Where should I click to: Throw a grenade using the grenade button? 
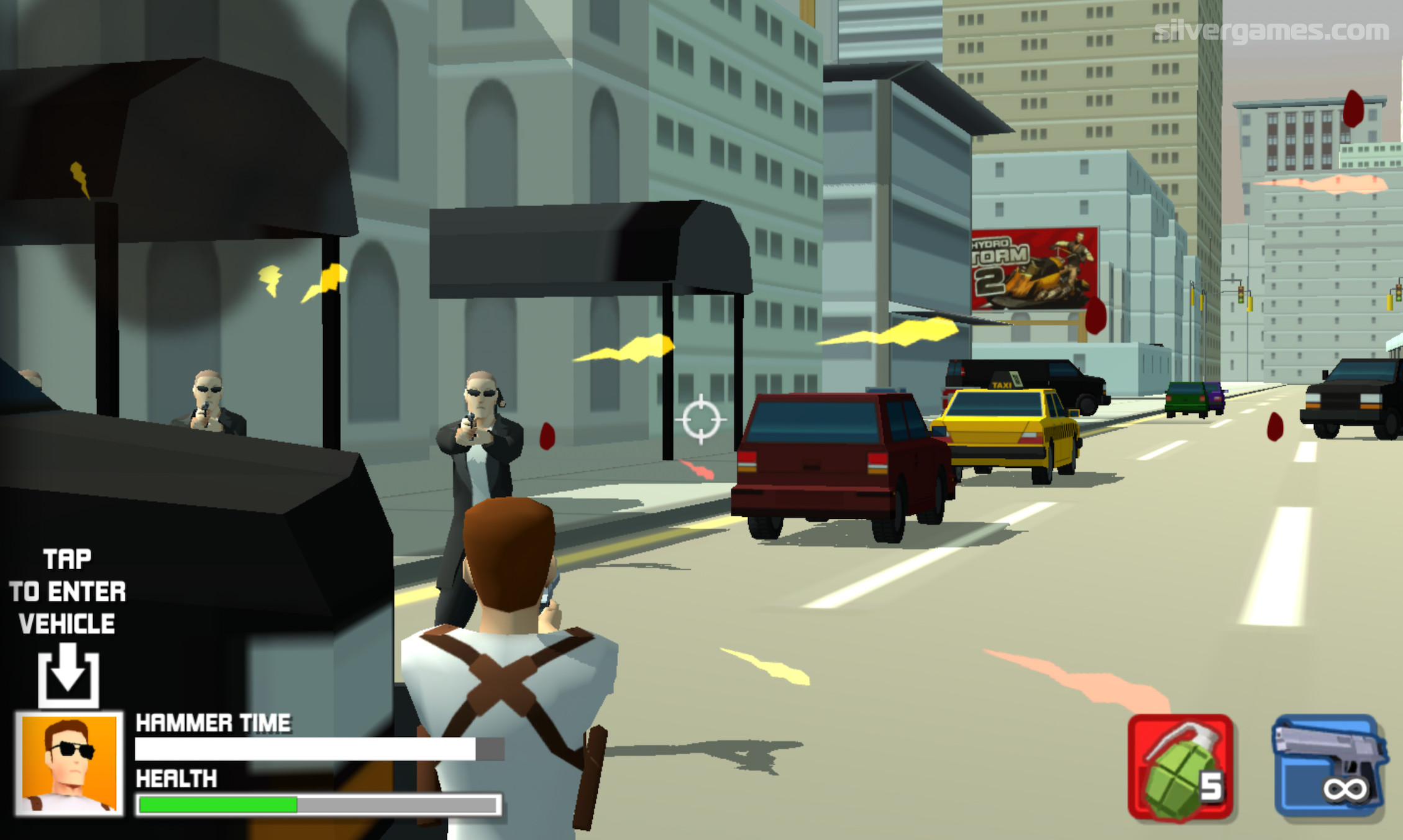pyautogui.click(x=1180, y=767)
